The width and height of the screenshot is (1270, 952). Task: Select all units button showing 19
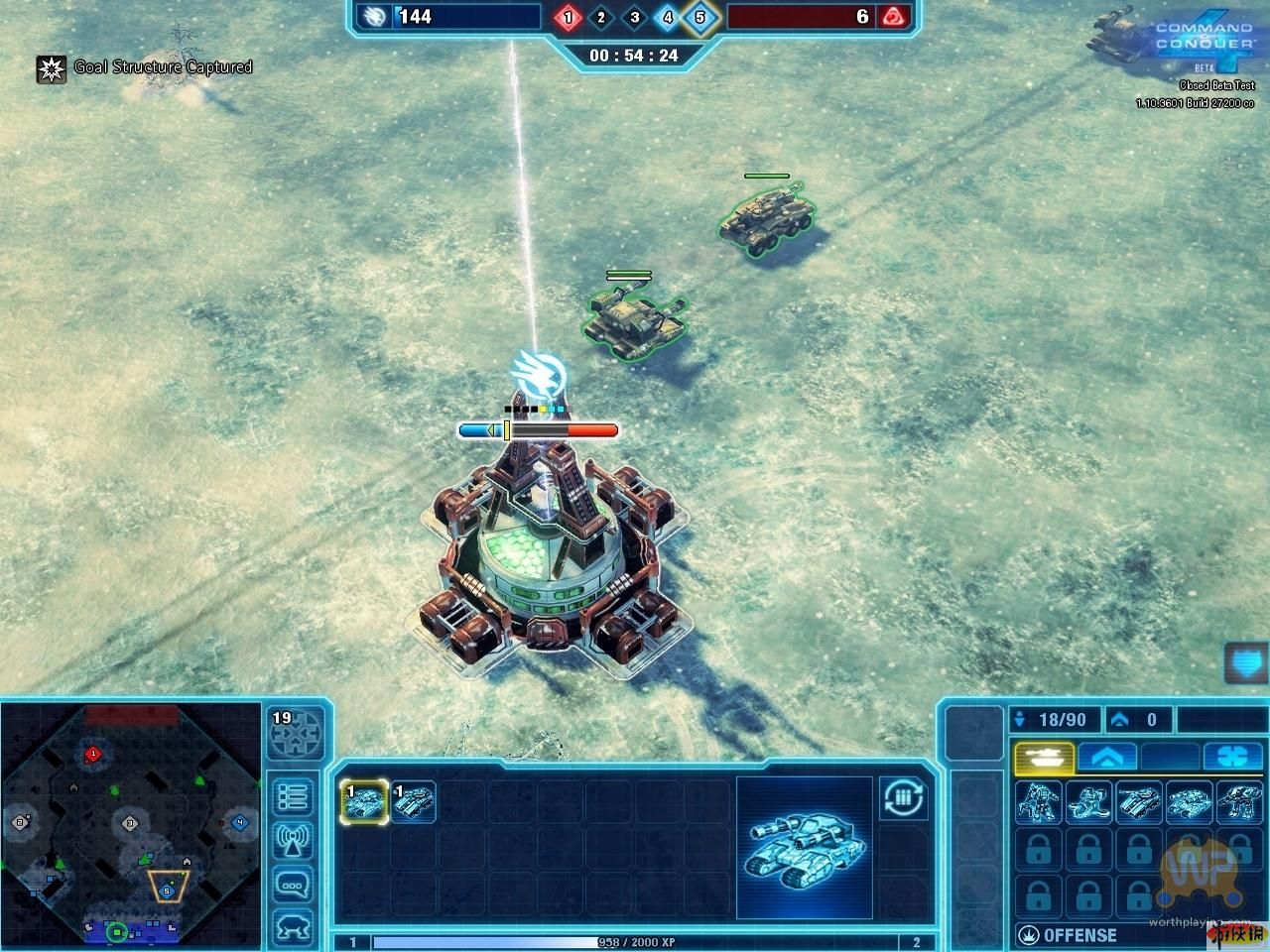pos(295,732)
